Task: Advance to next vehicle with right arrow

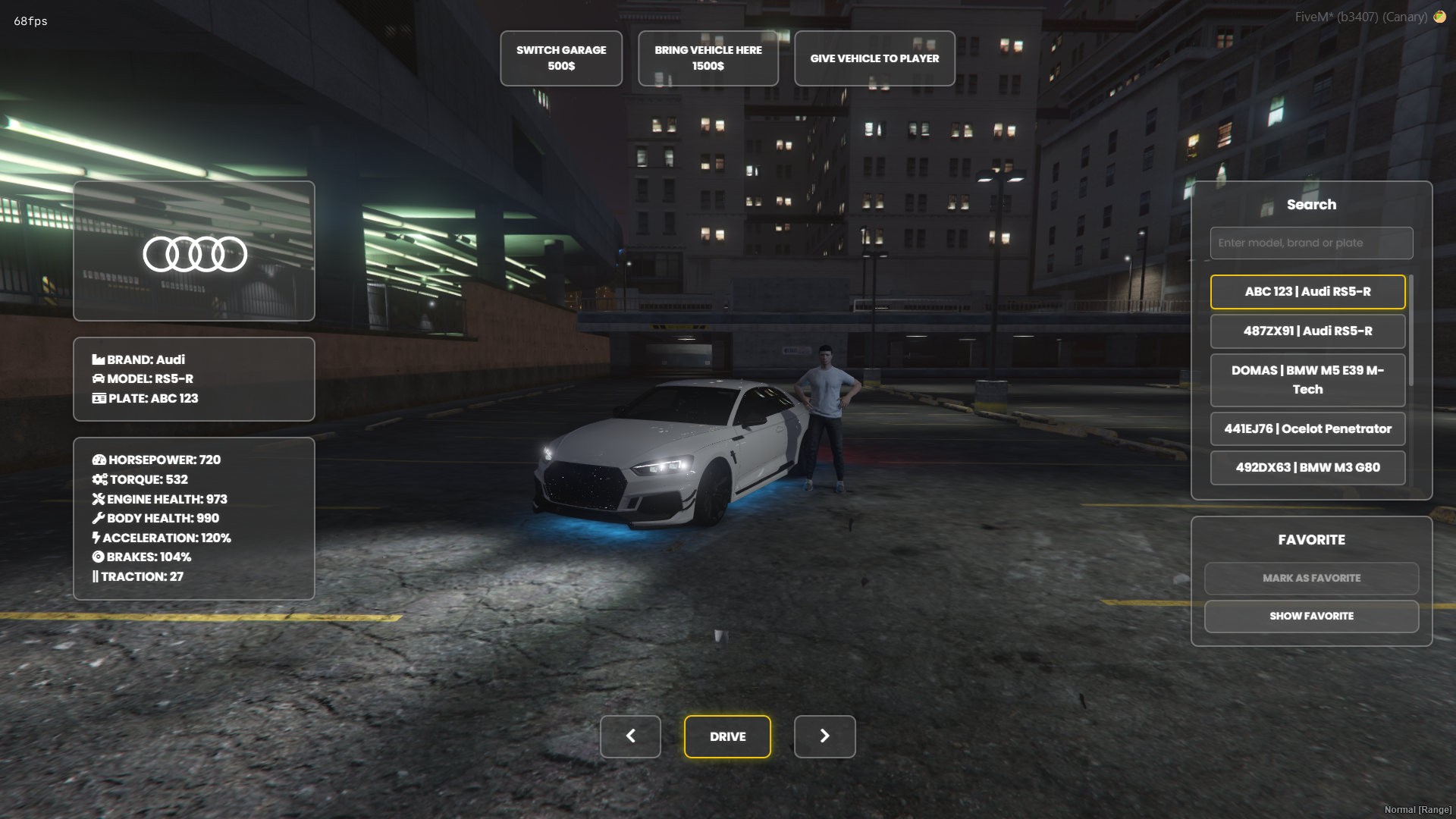Action: (x=824, y=736)
